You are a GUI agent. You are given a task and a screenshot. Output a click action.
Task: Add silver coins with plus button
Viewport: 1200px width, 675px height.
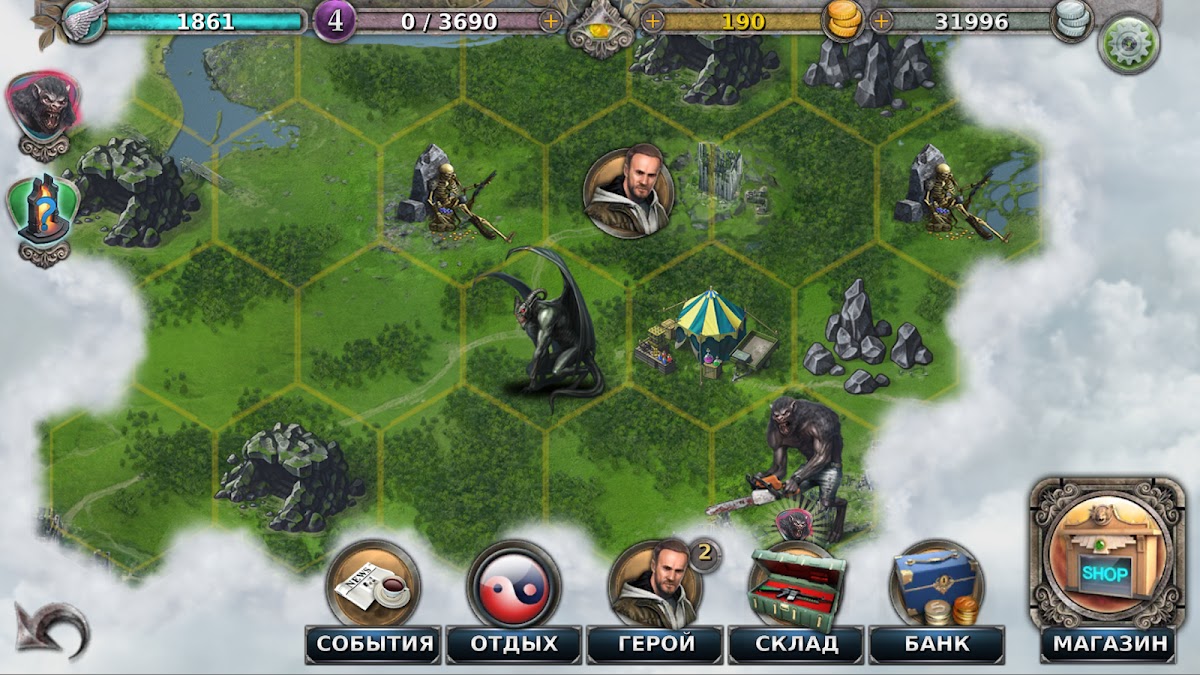[882, 20]
